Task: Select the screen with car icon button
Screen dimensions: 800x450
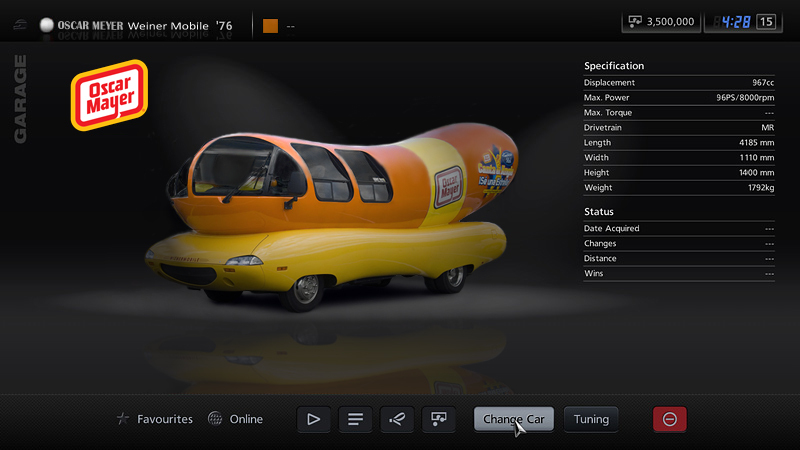Action: (x=438, y=419)
